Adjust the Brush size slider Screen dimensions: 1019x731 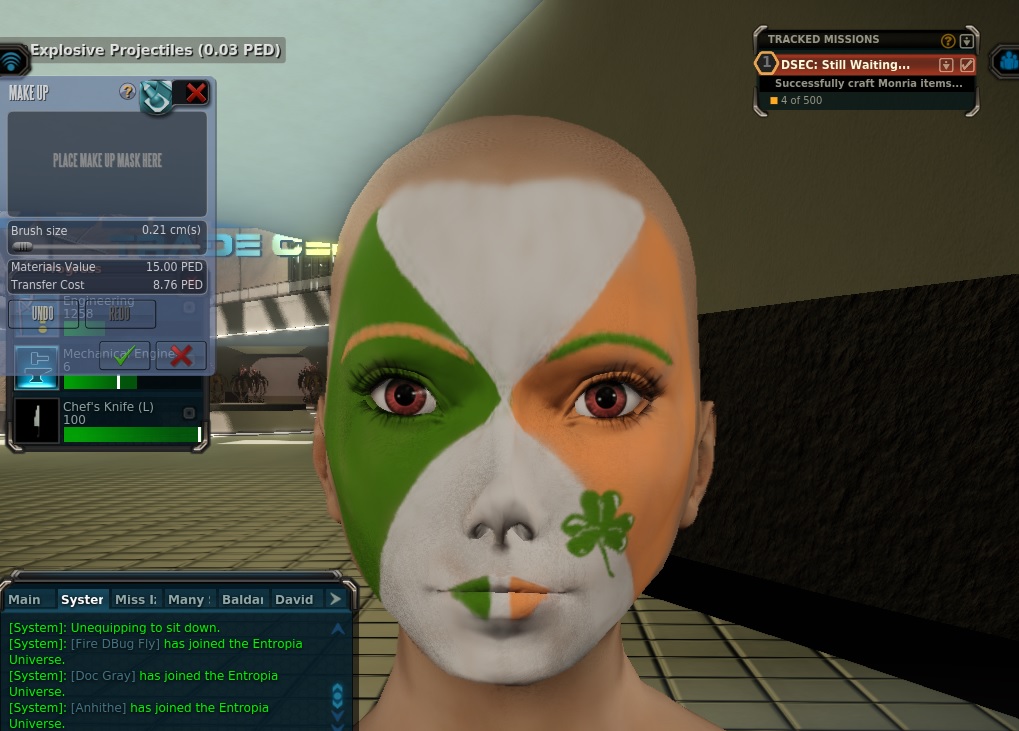(21, 246)
